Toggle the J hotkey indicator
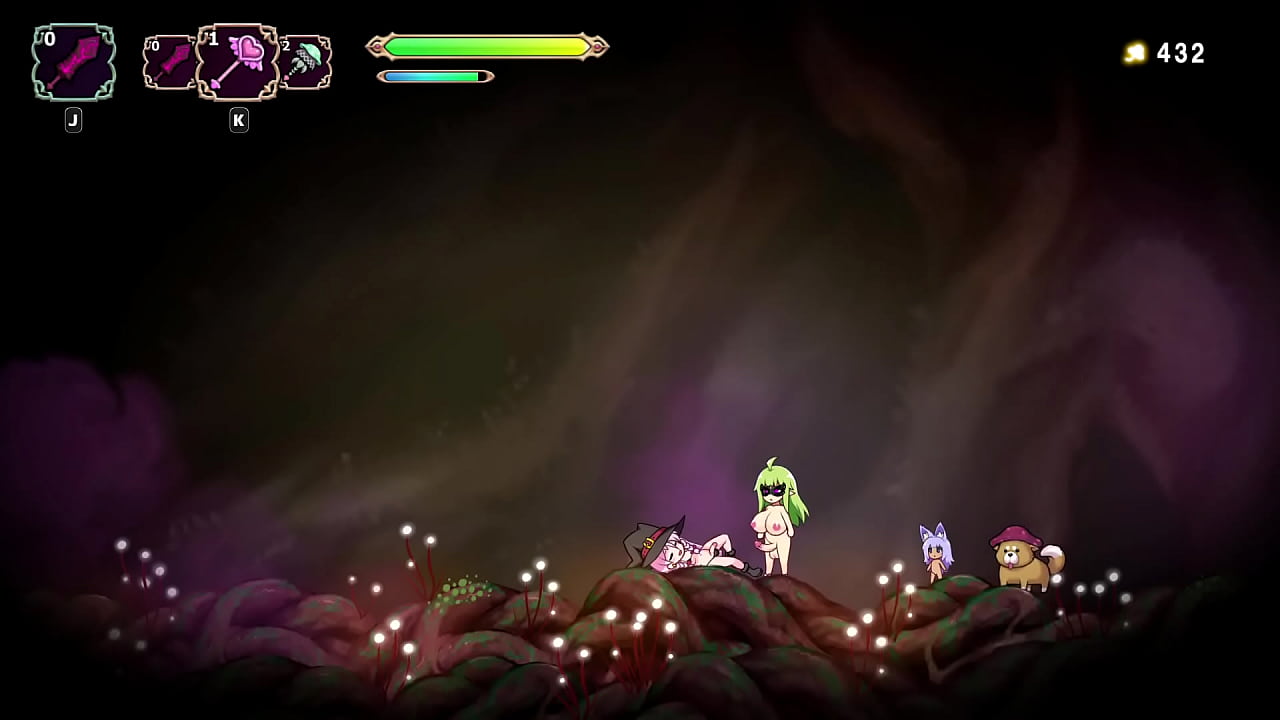This screenshot has width=1280, height=720. click(72, 120)
